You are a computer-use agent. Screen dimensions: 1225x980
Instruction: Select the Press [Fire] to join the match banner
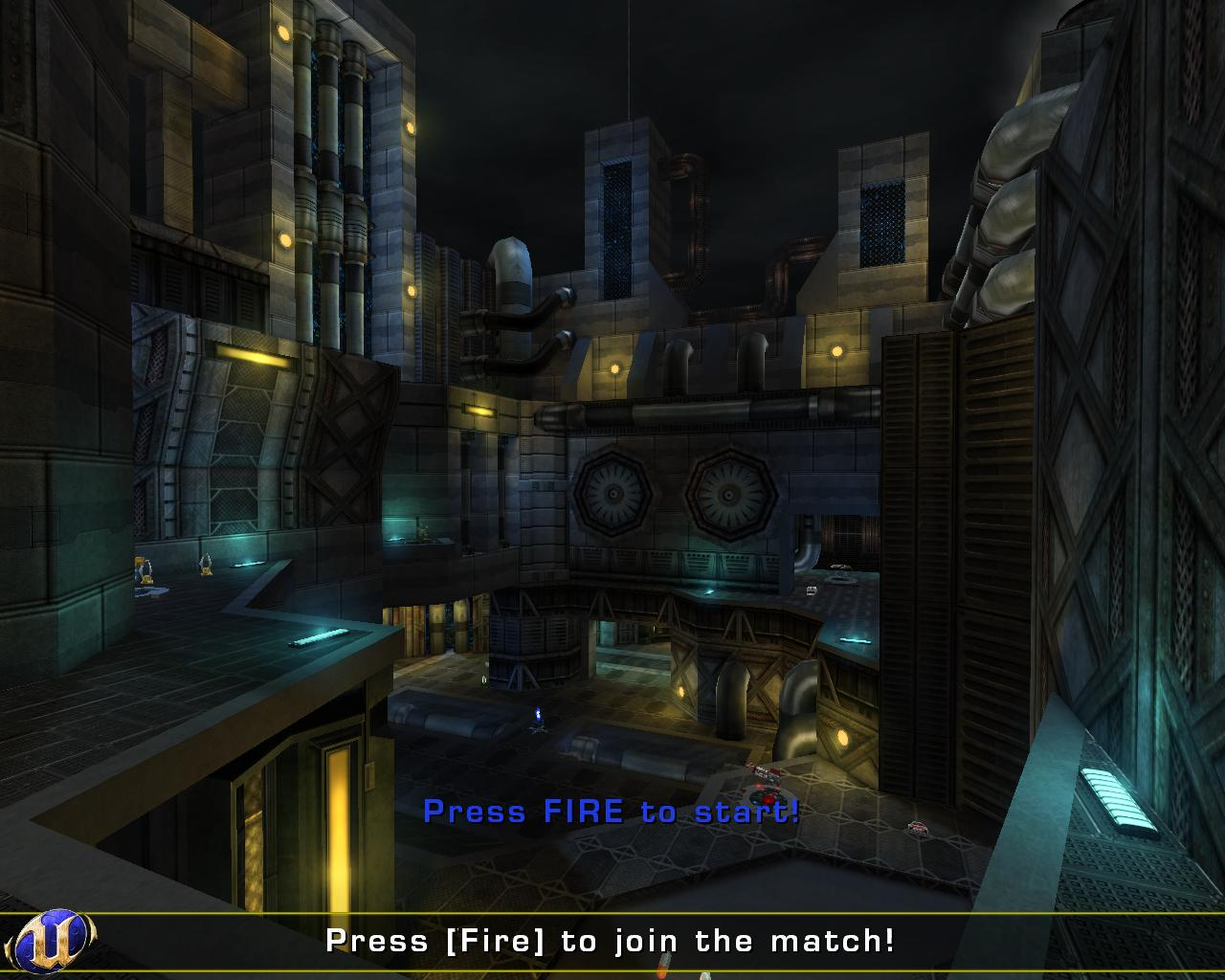(x=609, y=941)
